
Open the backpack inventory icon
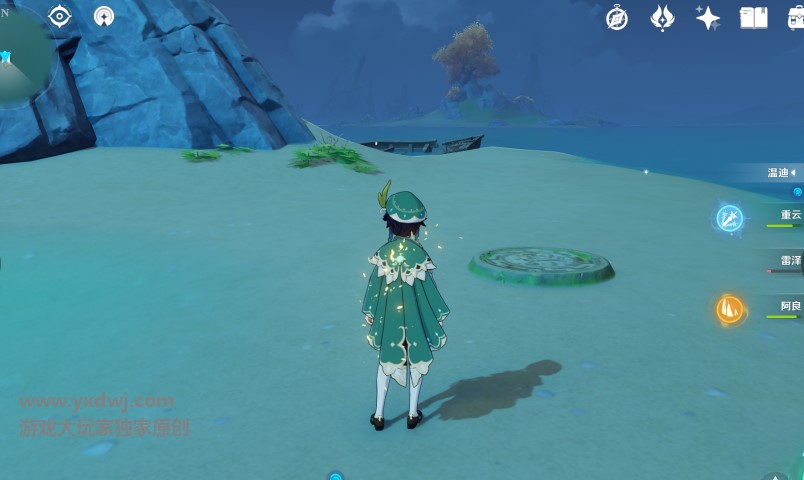pyautogui.click(x=796, y=18)
